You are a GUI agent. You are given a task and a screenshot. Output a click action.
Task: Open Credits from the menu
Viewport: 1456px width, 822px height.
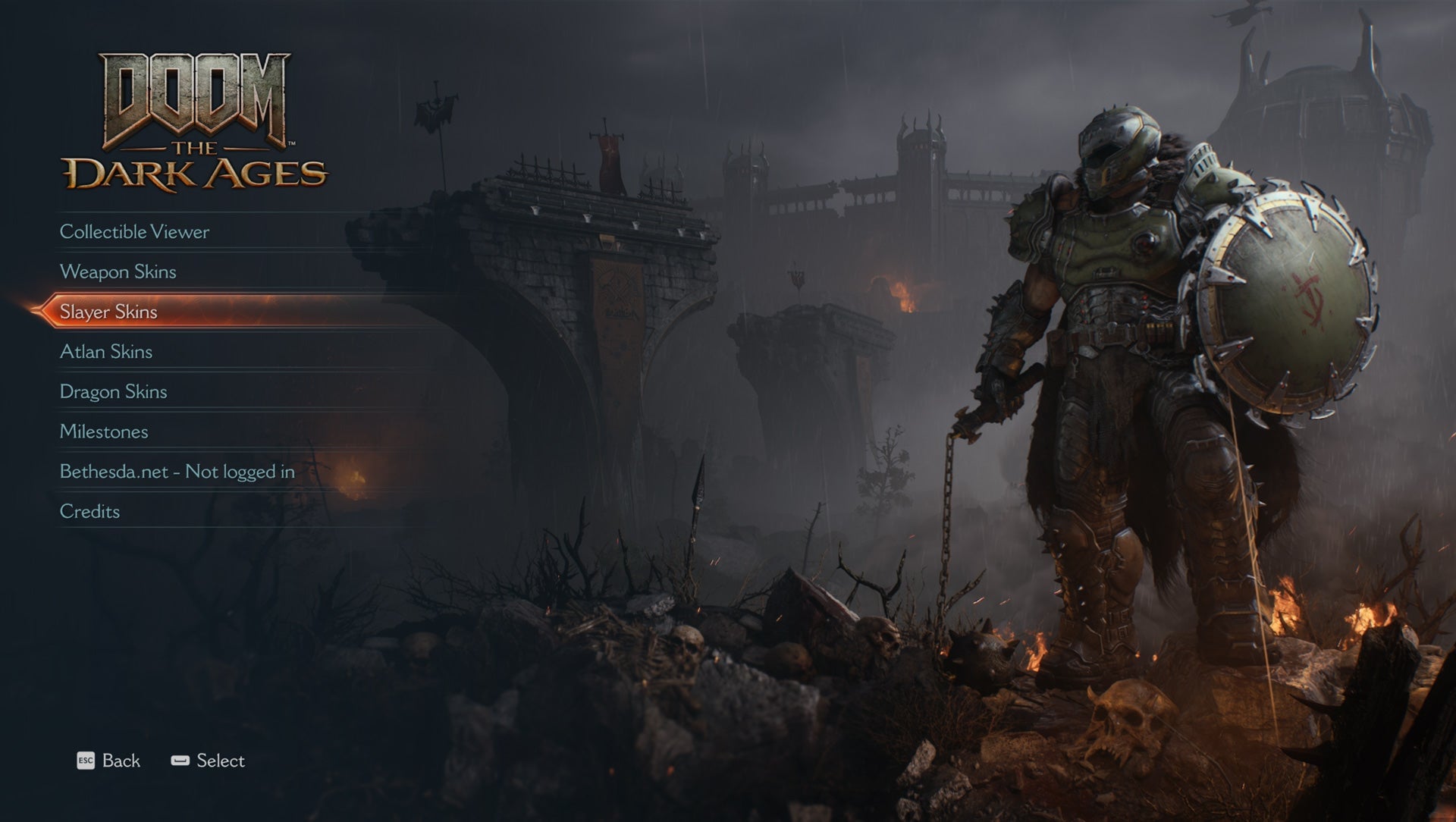pos(89,512)
